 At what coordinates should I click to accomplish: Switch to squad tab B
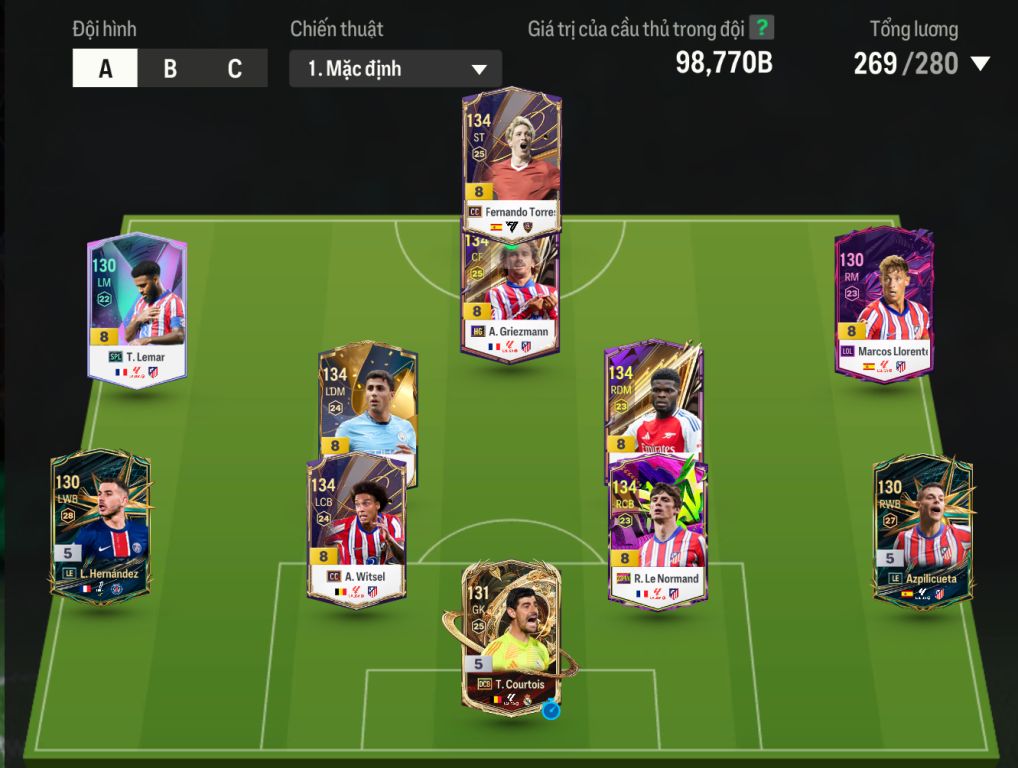[170, 69]
